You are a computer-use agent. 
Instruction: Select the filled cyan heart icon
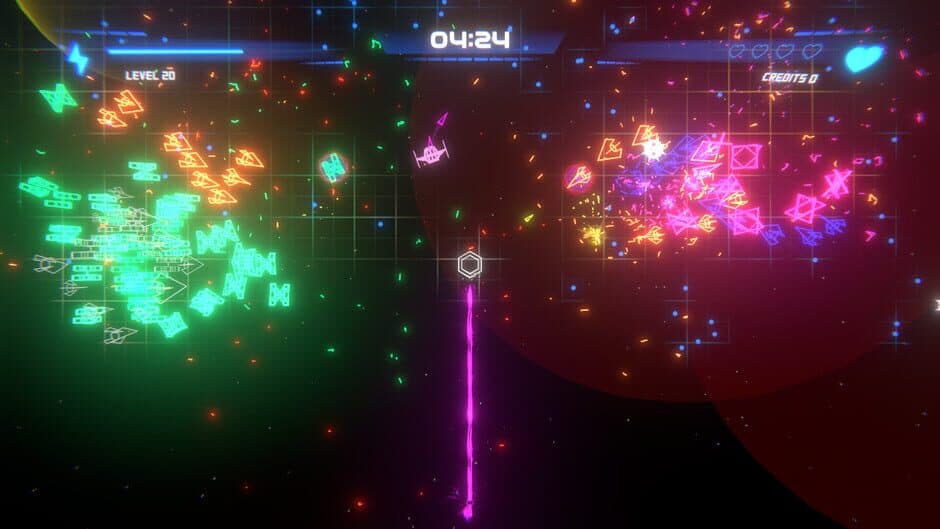(x=864, y=58)
